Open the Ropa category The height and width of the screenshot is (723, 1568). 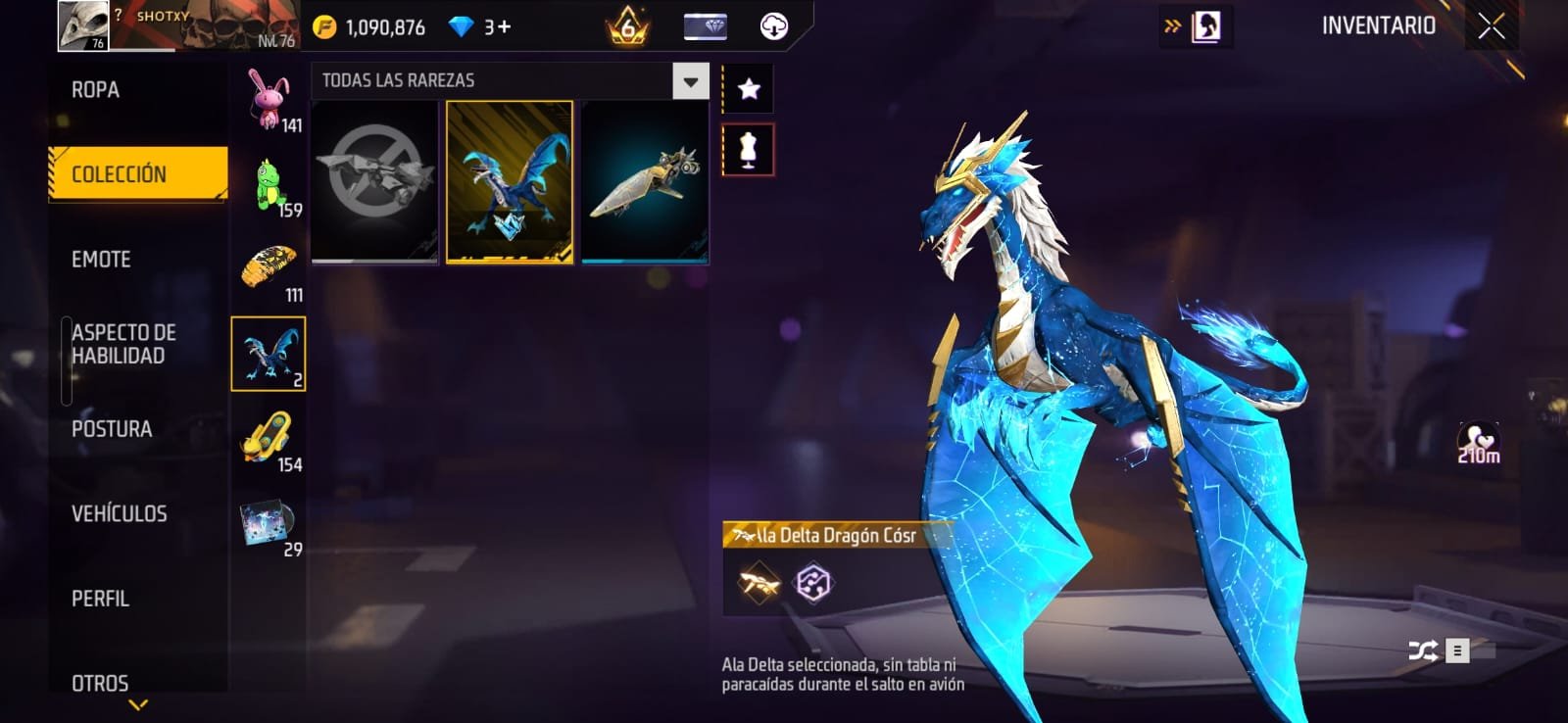click(95, 90)
